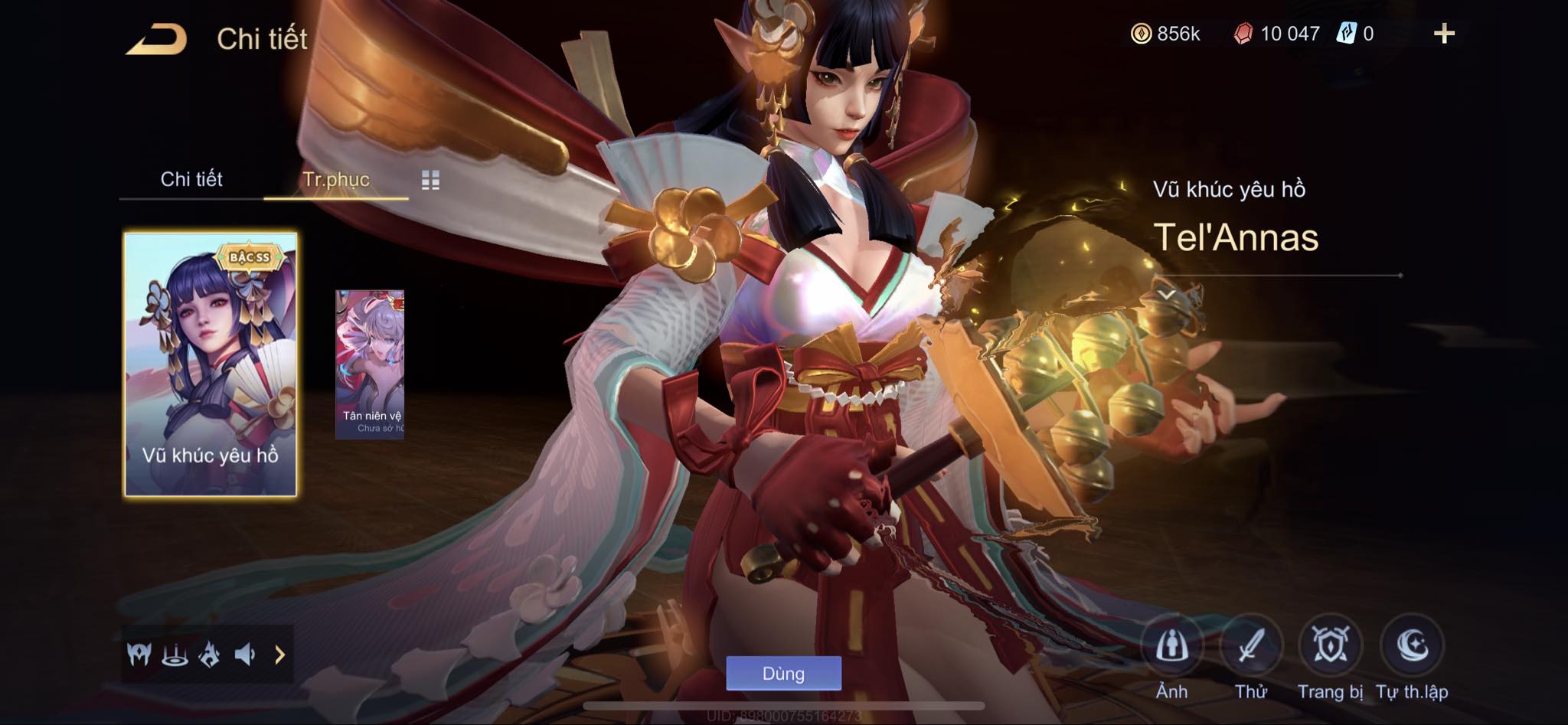
Task: Expand the skin effects arrow
Action: pyautogui.click(x=279, y=655)
